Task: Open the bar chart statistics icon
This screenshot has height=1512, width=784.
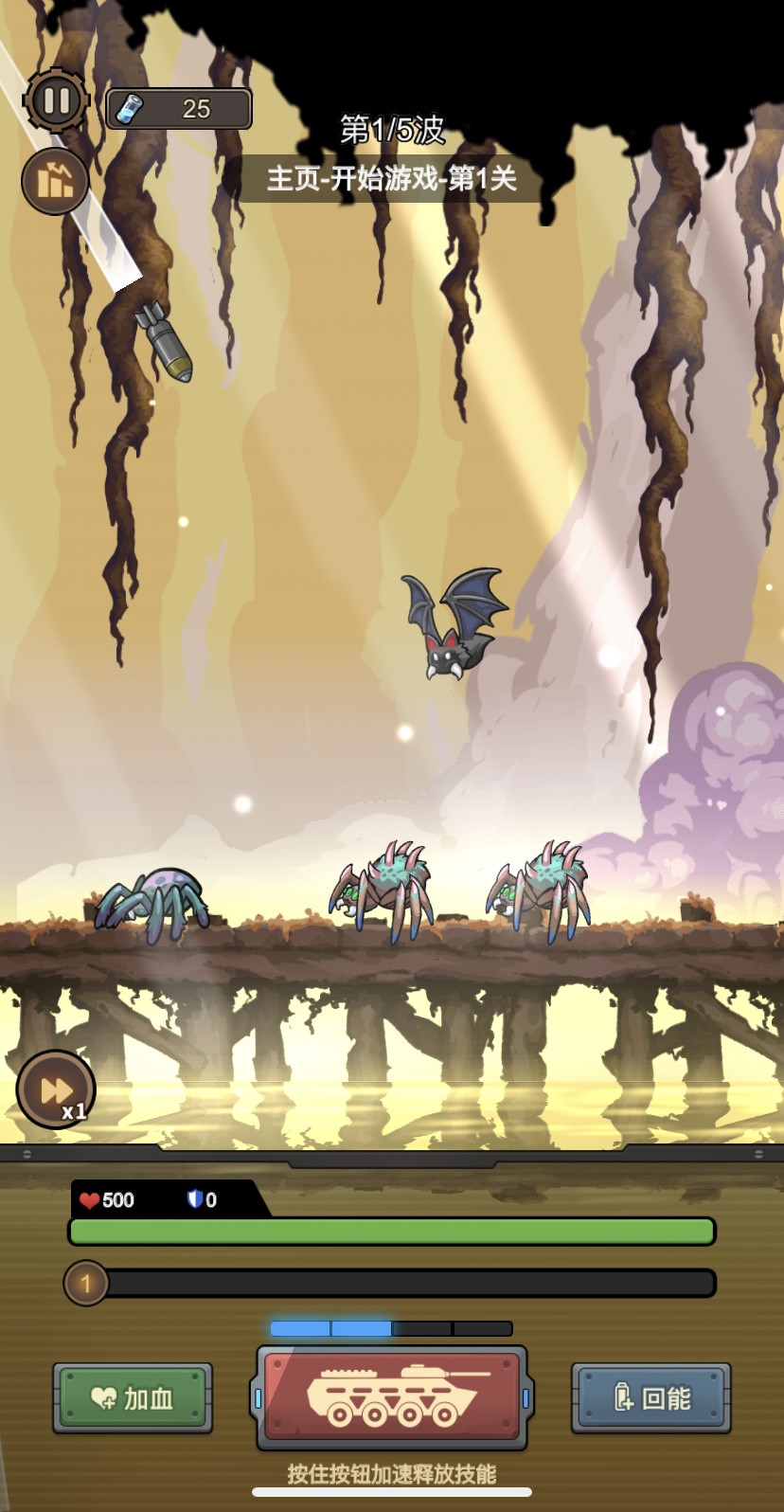Action: pos(55,181)
